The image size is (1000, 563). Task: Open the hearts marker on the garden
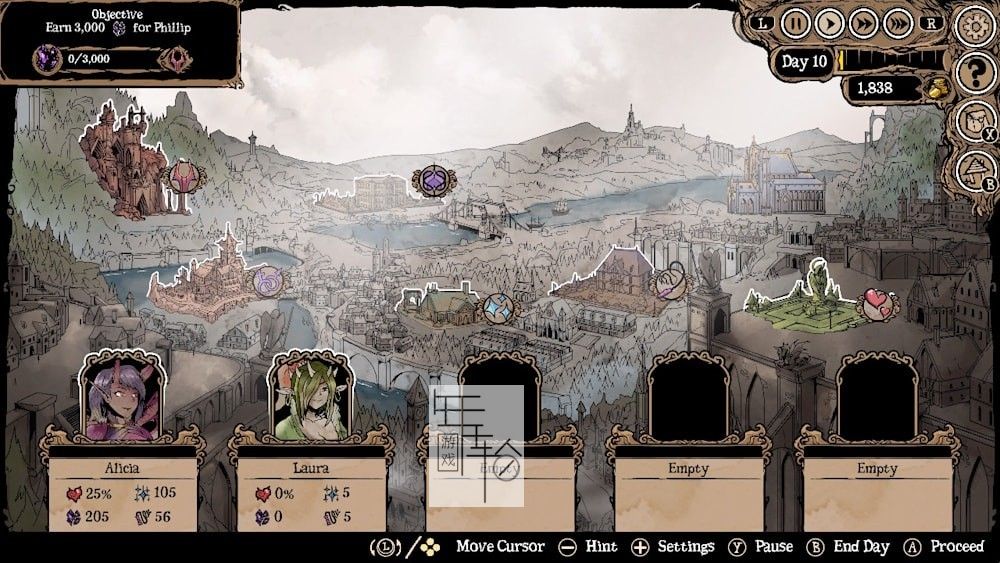coord(878,304)
